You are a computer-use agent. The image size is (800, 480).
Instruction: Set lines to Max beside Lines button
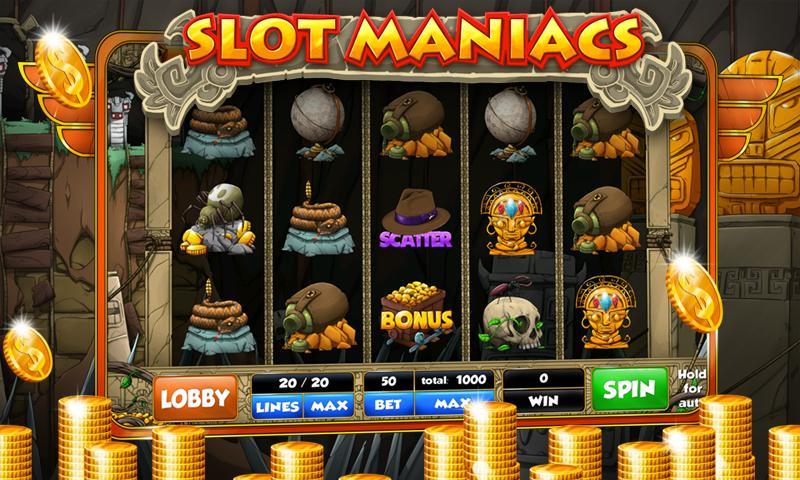click(x=328, y=407)
